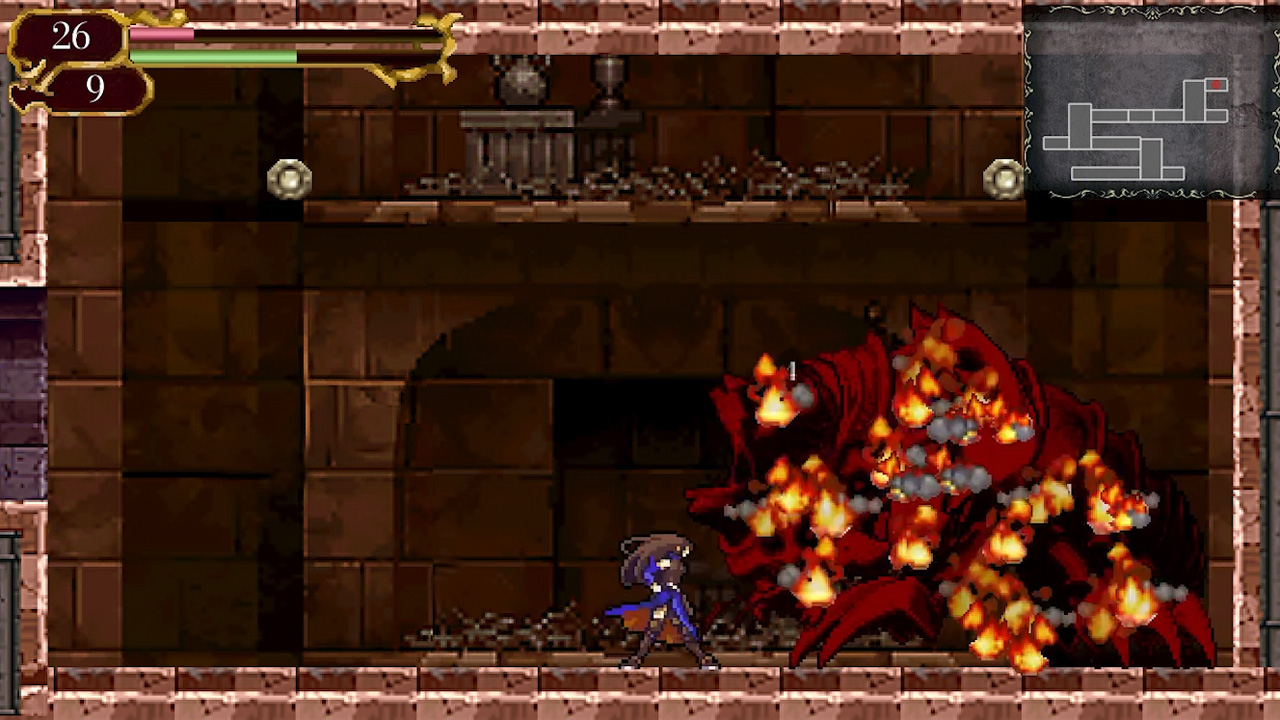Select the leftmost explored map room
This screenshot has width=1280, height=720.
(x=1055, y=143)
